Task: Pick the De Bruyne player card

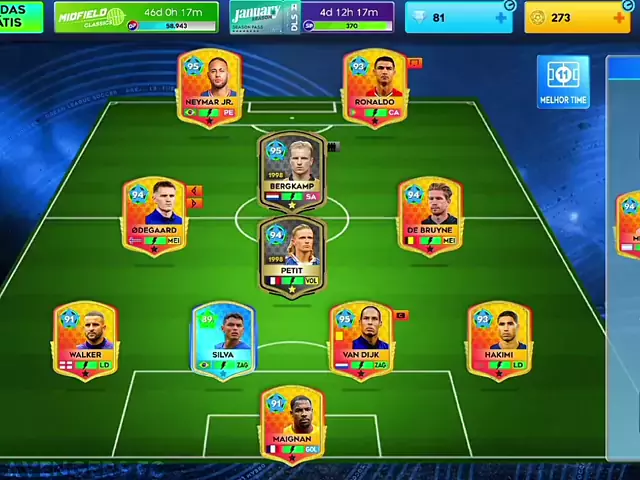Action: point(429,214)
